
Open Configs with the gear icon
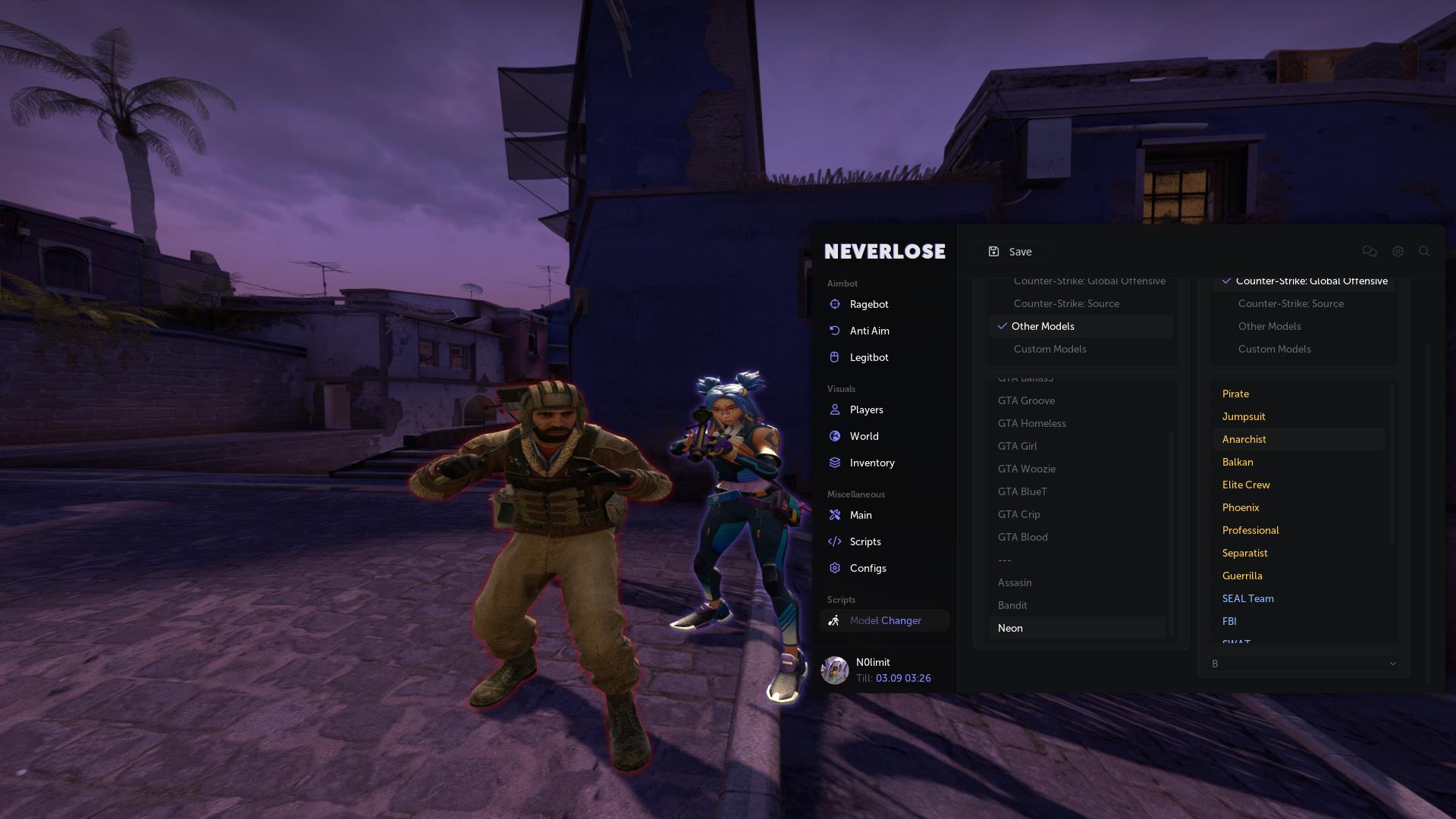pos(835,567)
